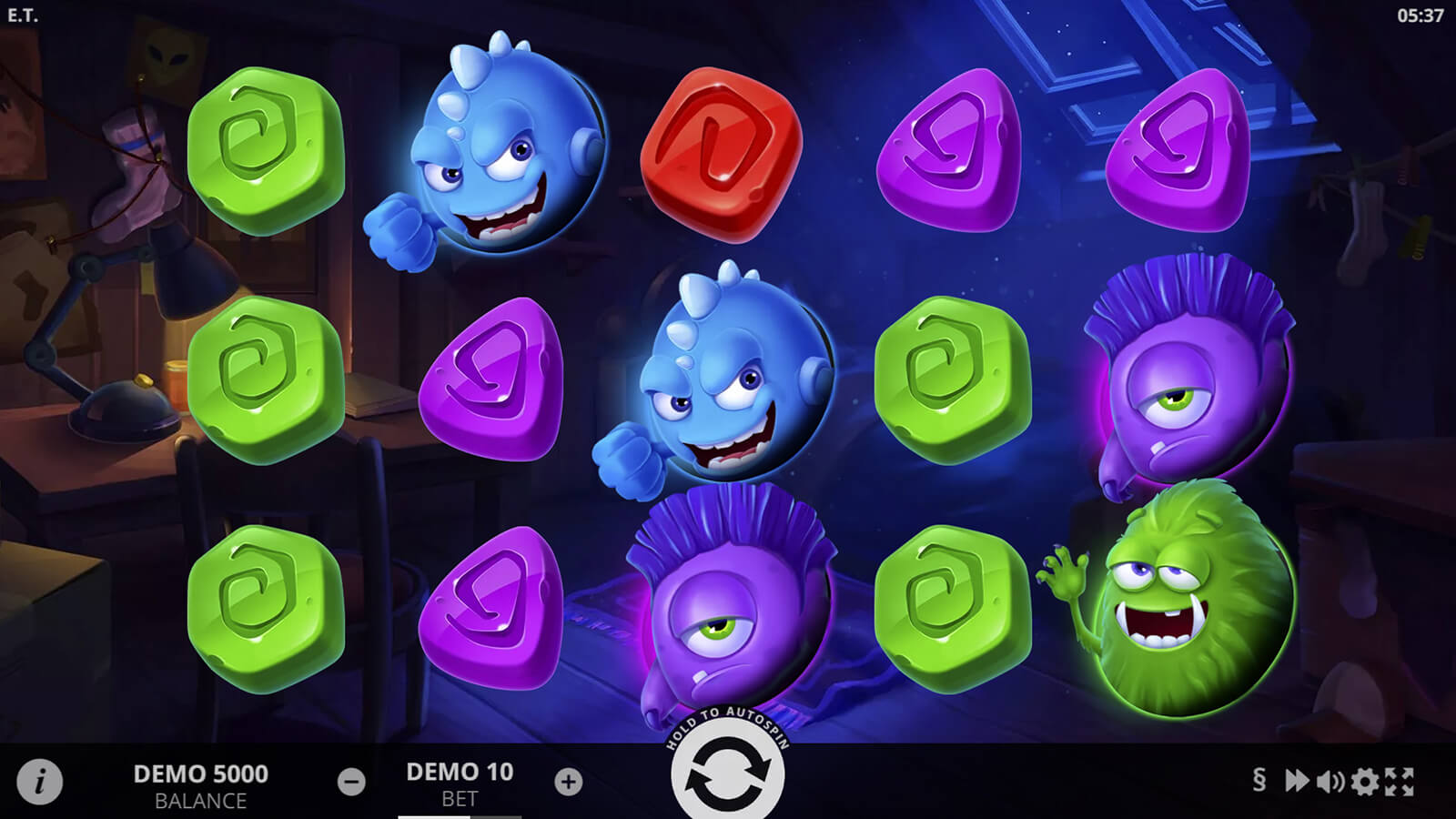Decrease the bet with the minus button
The width and height of the screenshot is (1456, 819).
pos(351,782)
